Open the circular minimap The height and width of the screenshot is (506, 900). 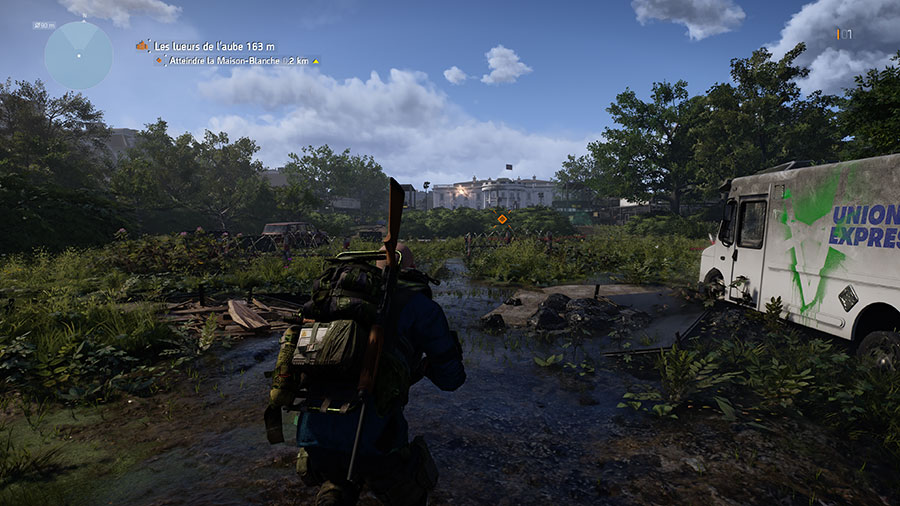[78, 55]
